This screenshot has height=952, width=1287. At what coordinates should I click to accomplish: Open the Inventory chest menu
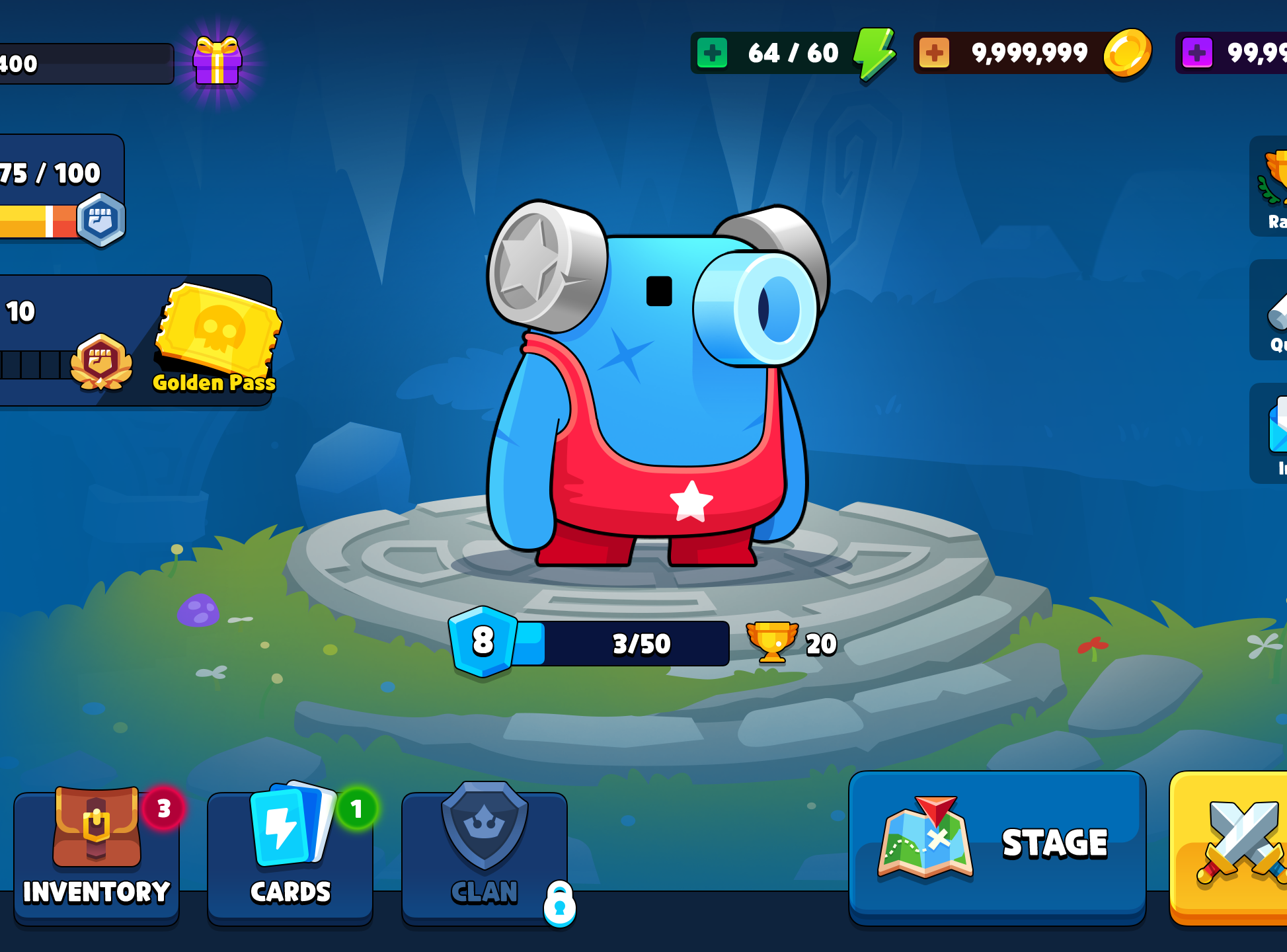click(97, 853)
